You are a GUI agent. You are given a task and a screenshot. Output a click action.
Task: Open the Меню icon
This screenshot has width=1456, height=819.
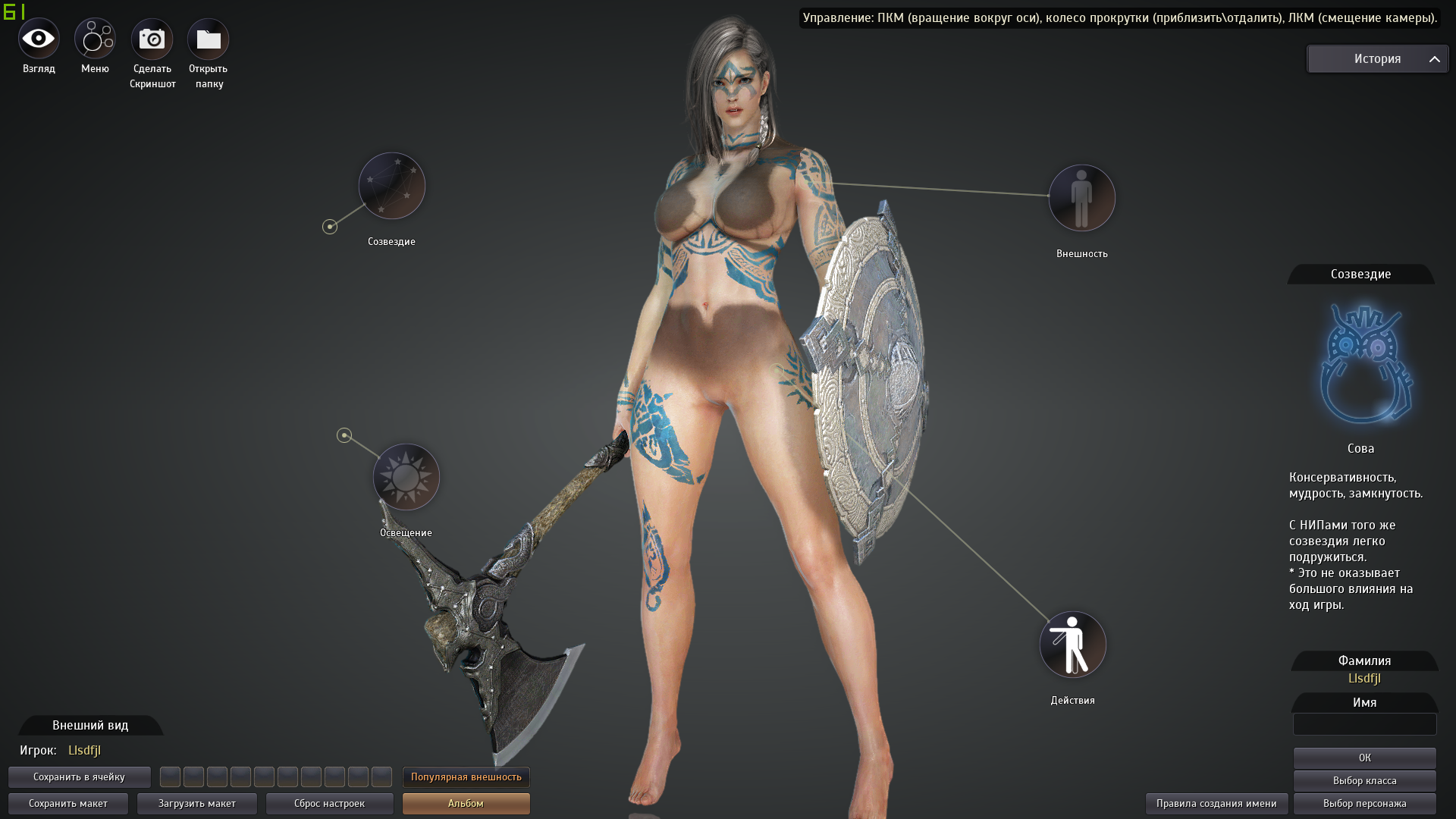(x=95, y=37)
